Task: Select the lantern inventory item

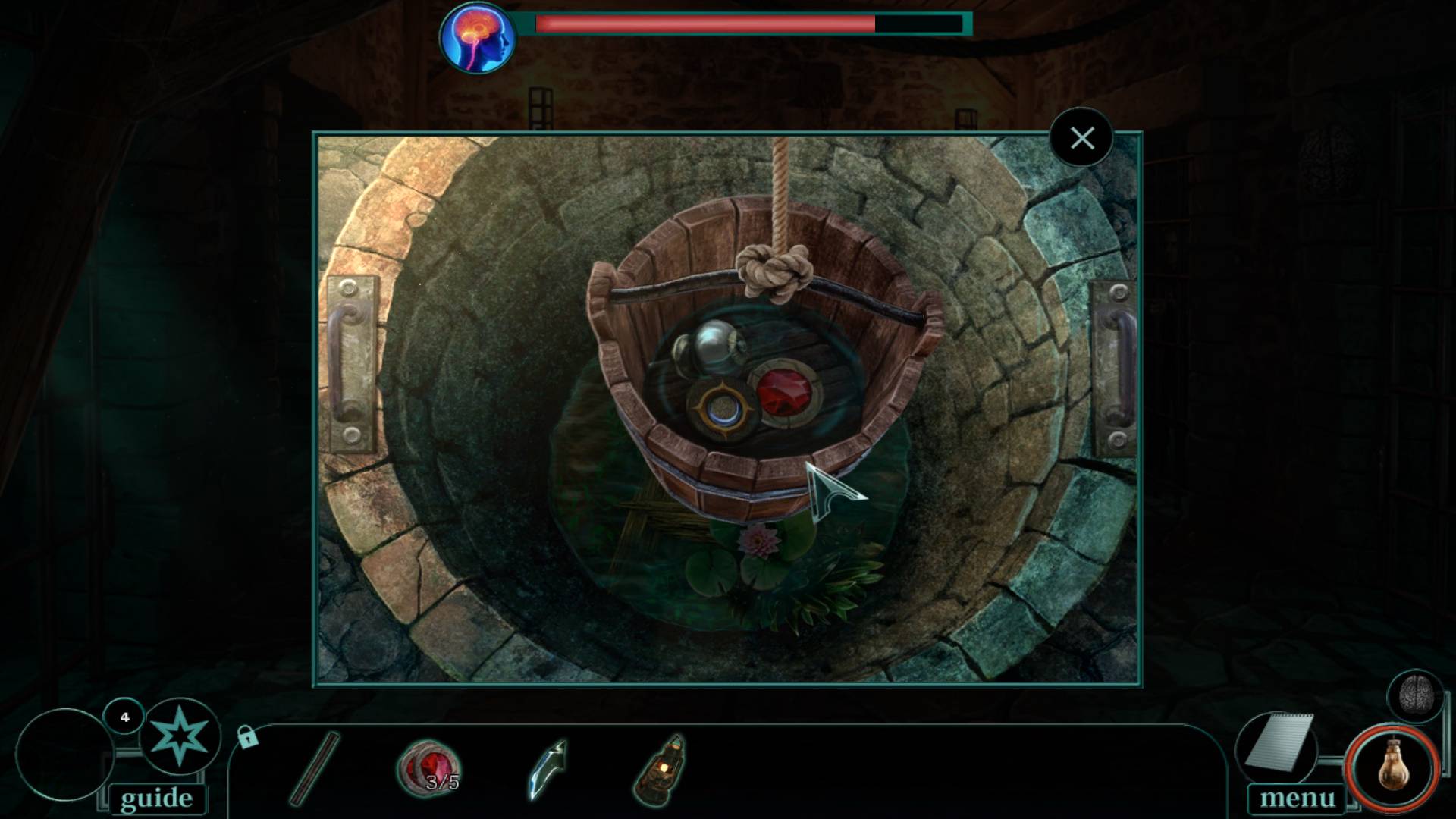Action: (660, 769)
